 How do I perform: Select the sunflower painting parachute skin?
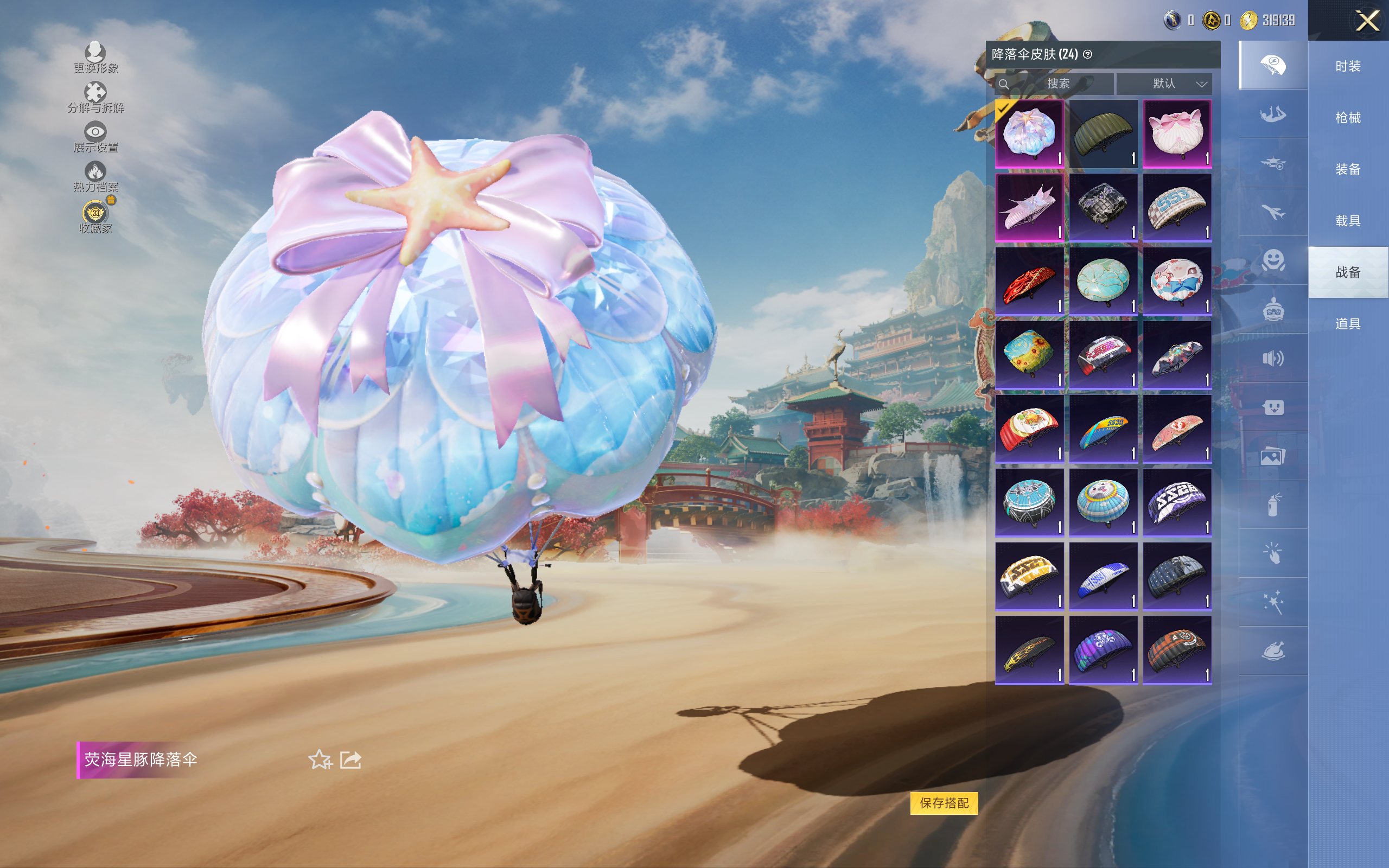(x=1029, y=355)
